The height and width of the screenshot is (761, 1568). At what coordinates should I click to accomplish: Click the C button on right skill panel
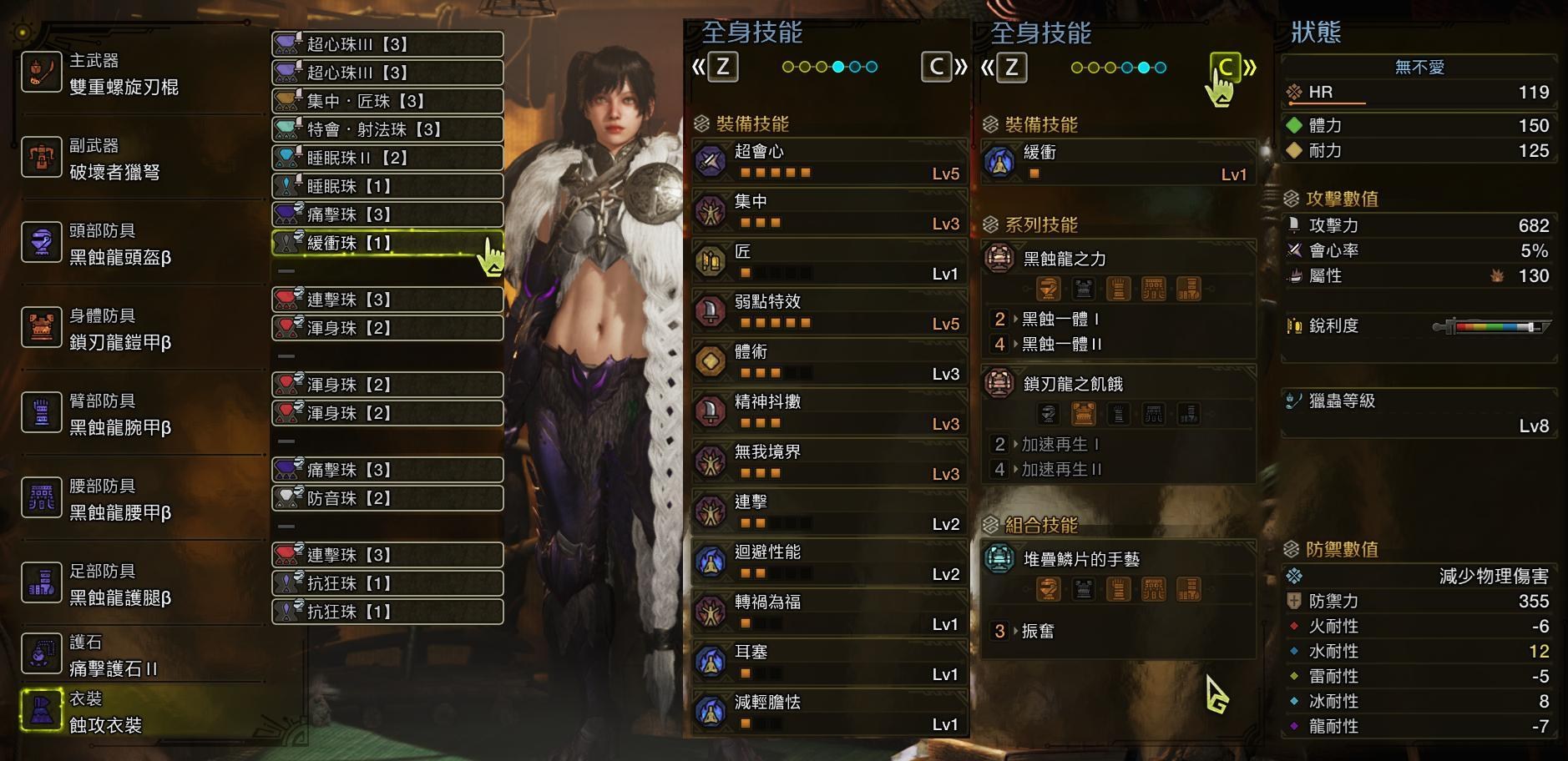[x=1224, y=68]
